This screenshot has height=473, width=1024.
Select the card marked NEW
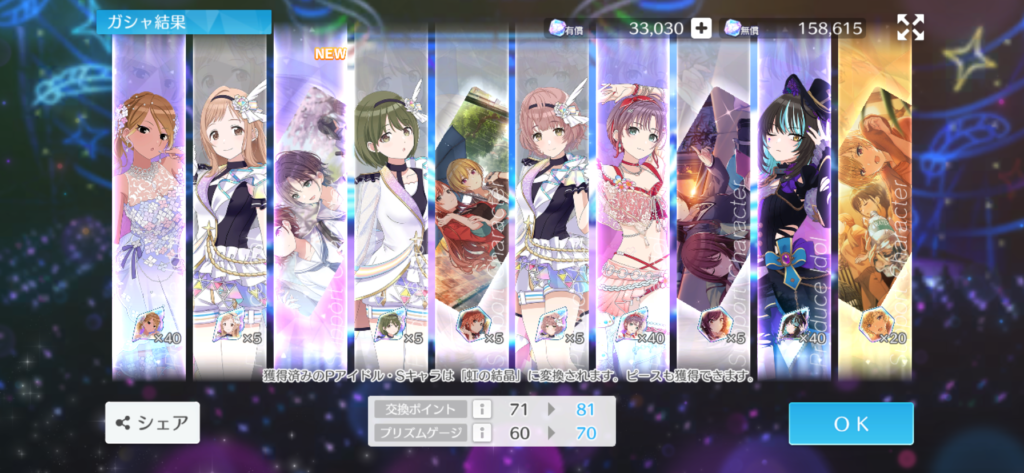[x=311, y=200]
